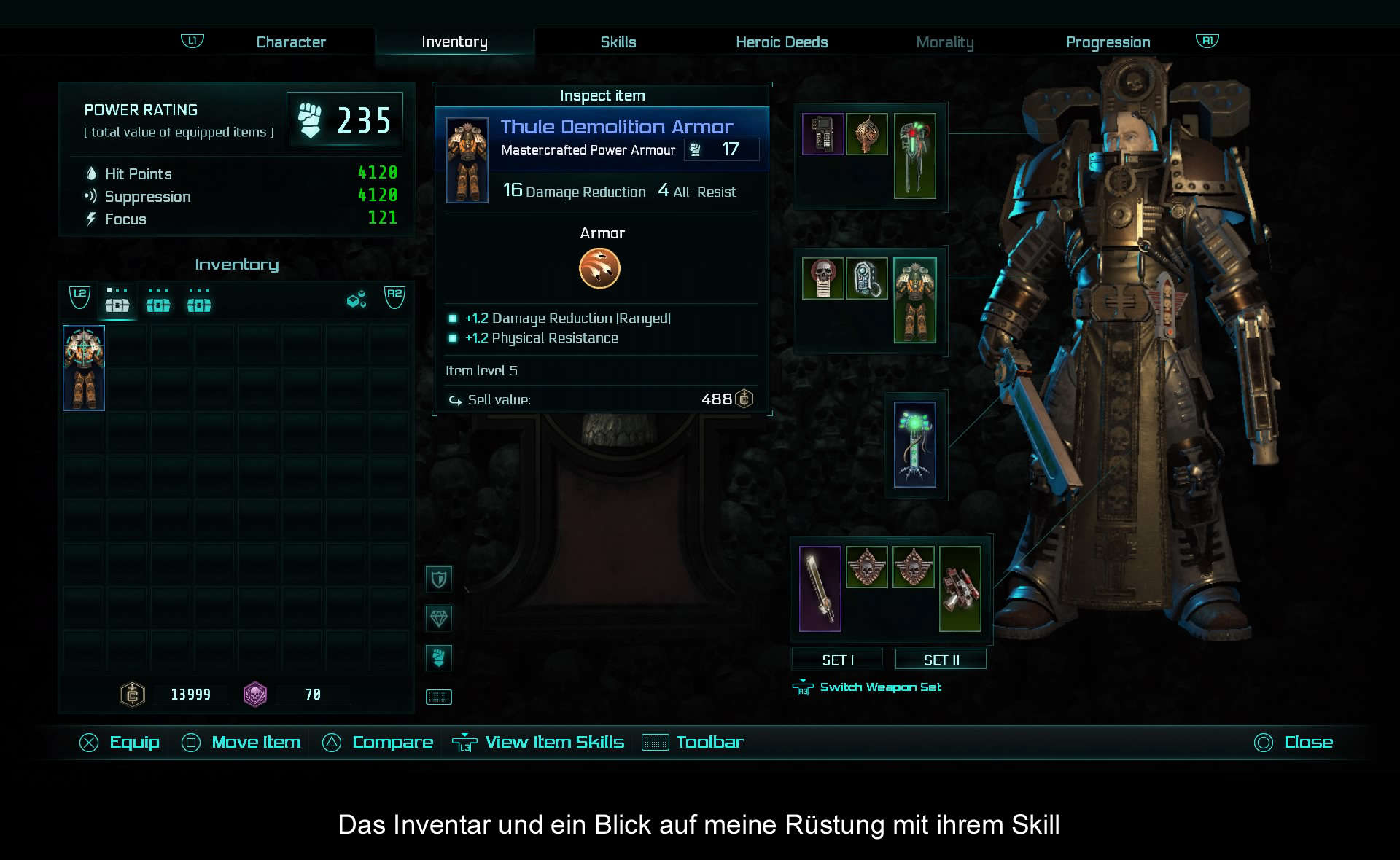Open the Progression tab
The height and width of the screenshot is (860, 1400).
(x=1108, y=42)
